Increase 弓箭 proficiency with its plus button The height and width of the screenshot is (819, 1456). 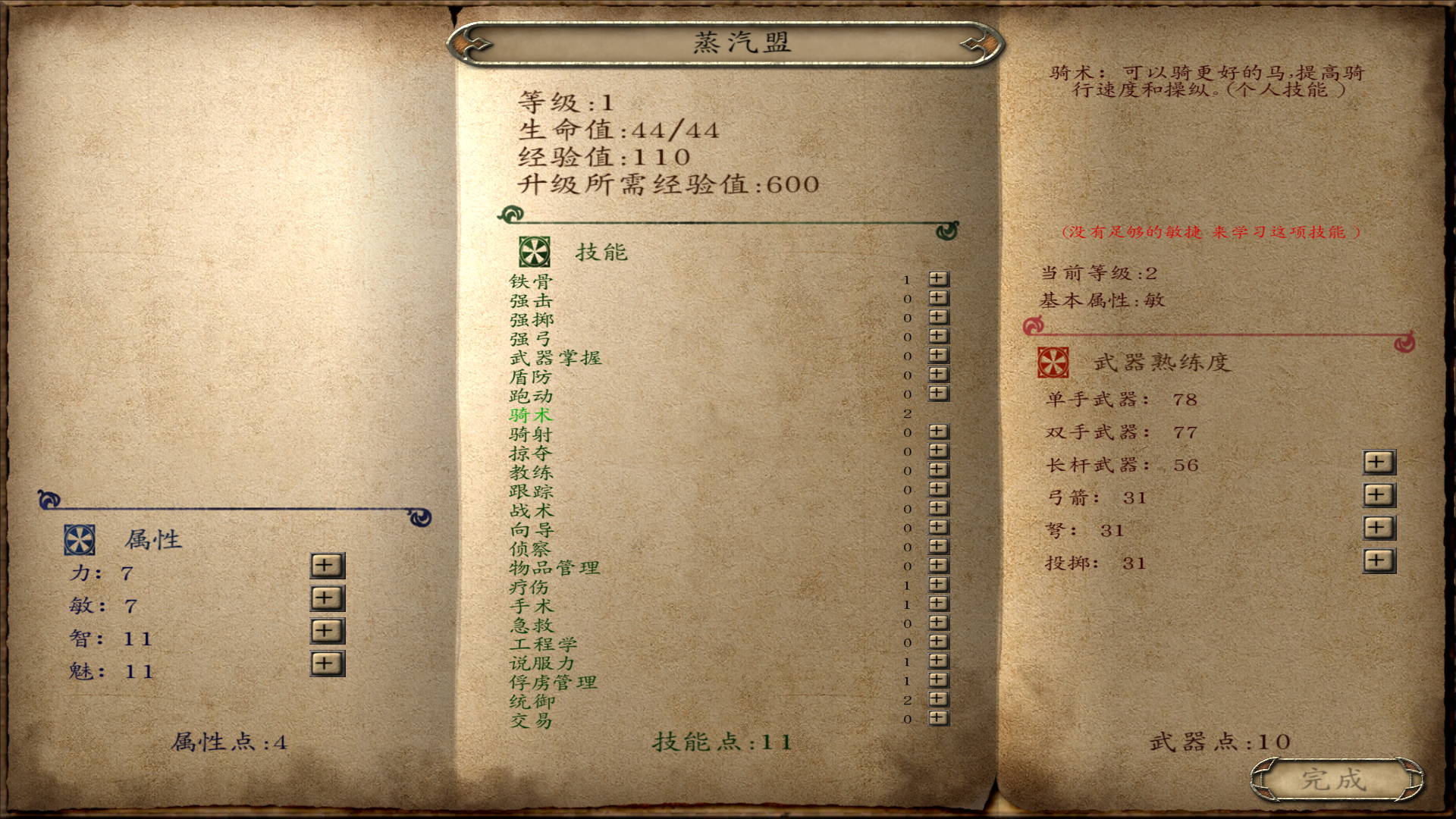(1379, 495)
